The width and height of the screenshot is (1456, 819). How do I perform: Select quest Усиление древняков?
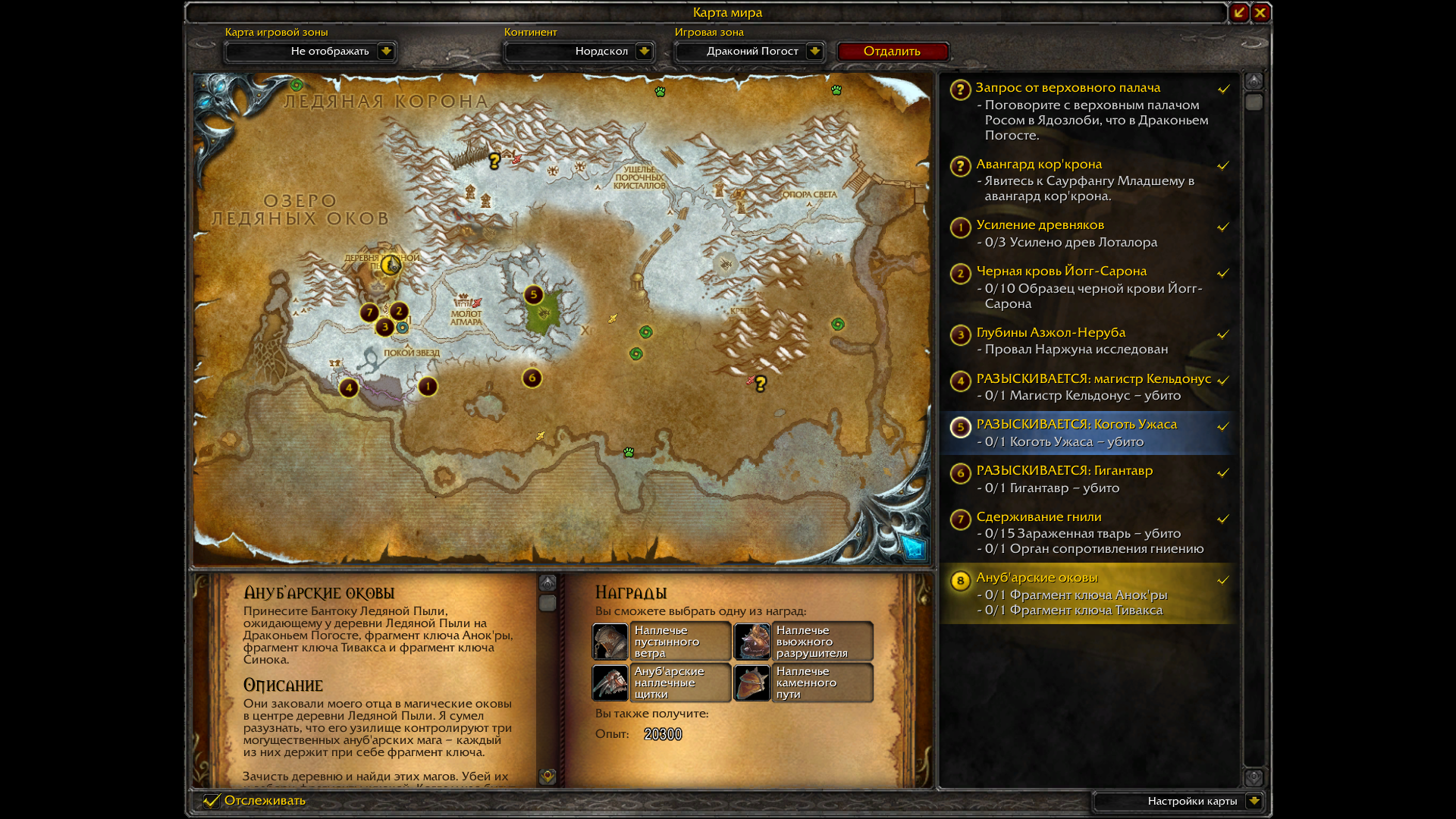click(1040, 225)
